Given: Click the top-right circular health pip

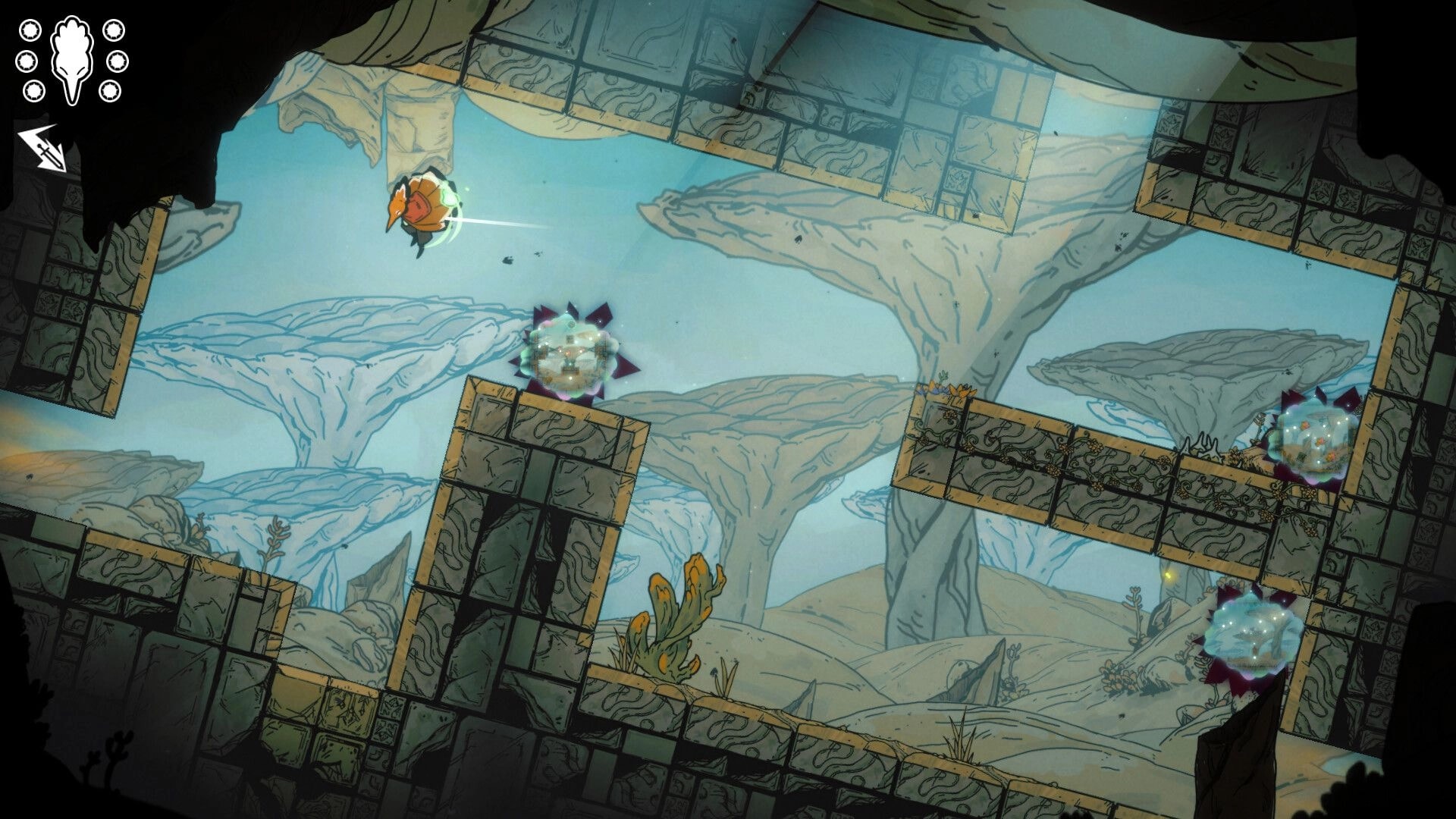Looking at the screenshot, I should pos(115,30).
